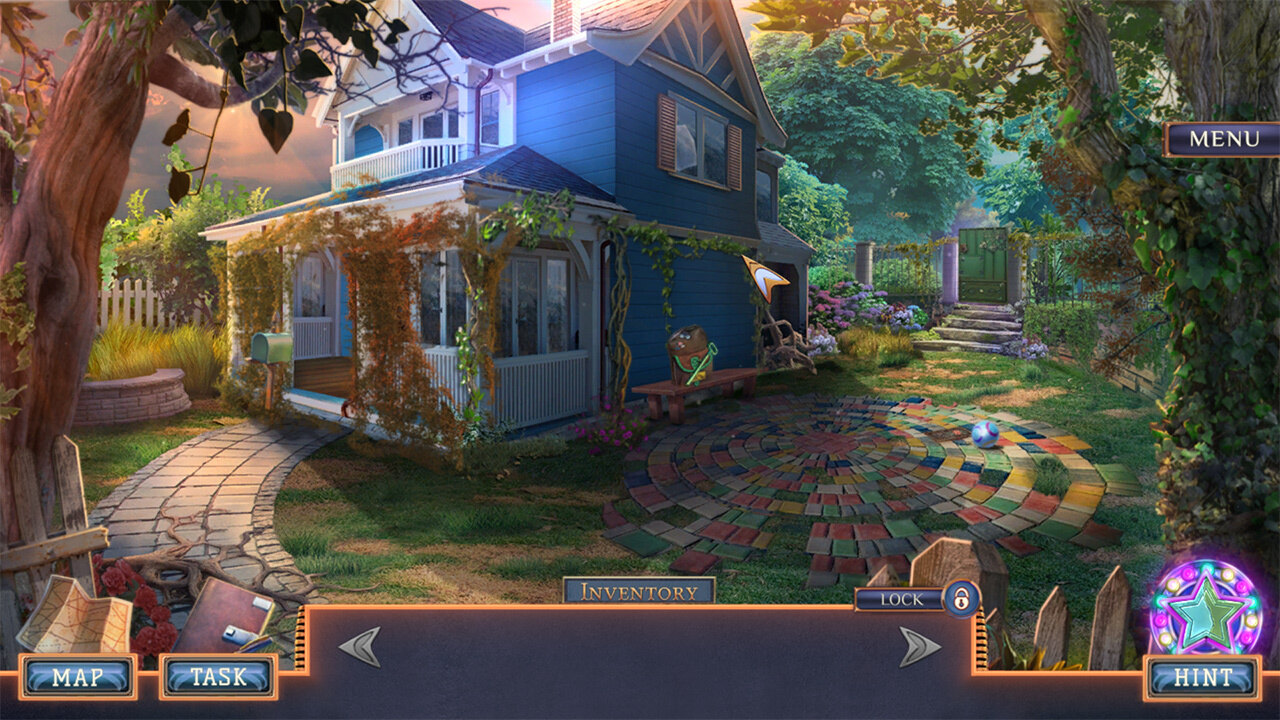Use the Hint button
This screenshot has width=1280, height=720.
[x=1203, y=677]
